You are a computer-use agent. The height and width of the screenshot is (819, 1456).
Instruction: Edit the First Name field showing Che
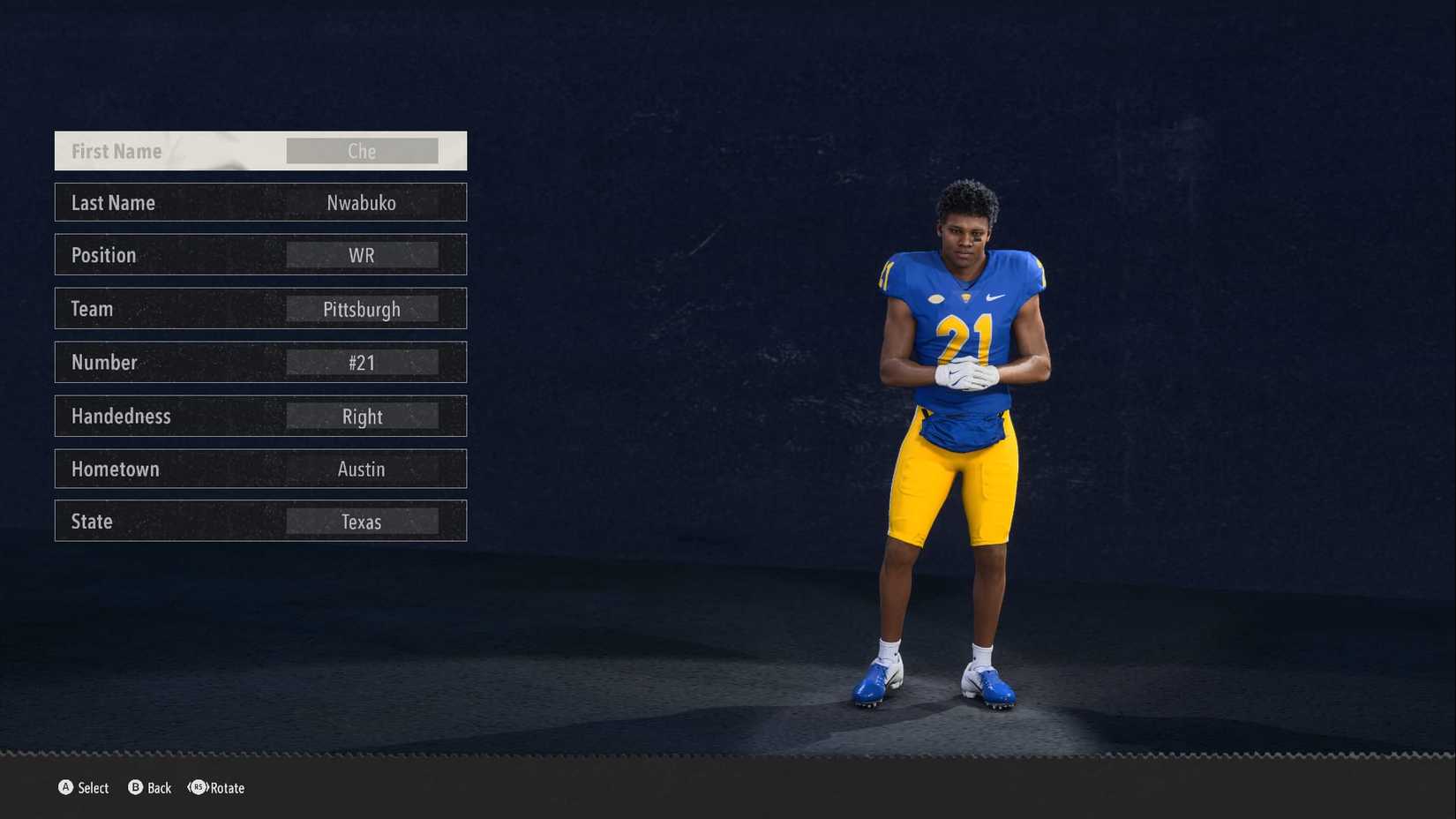(362, 150)
